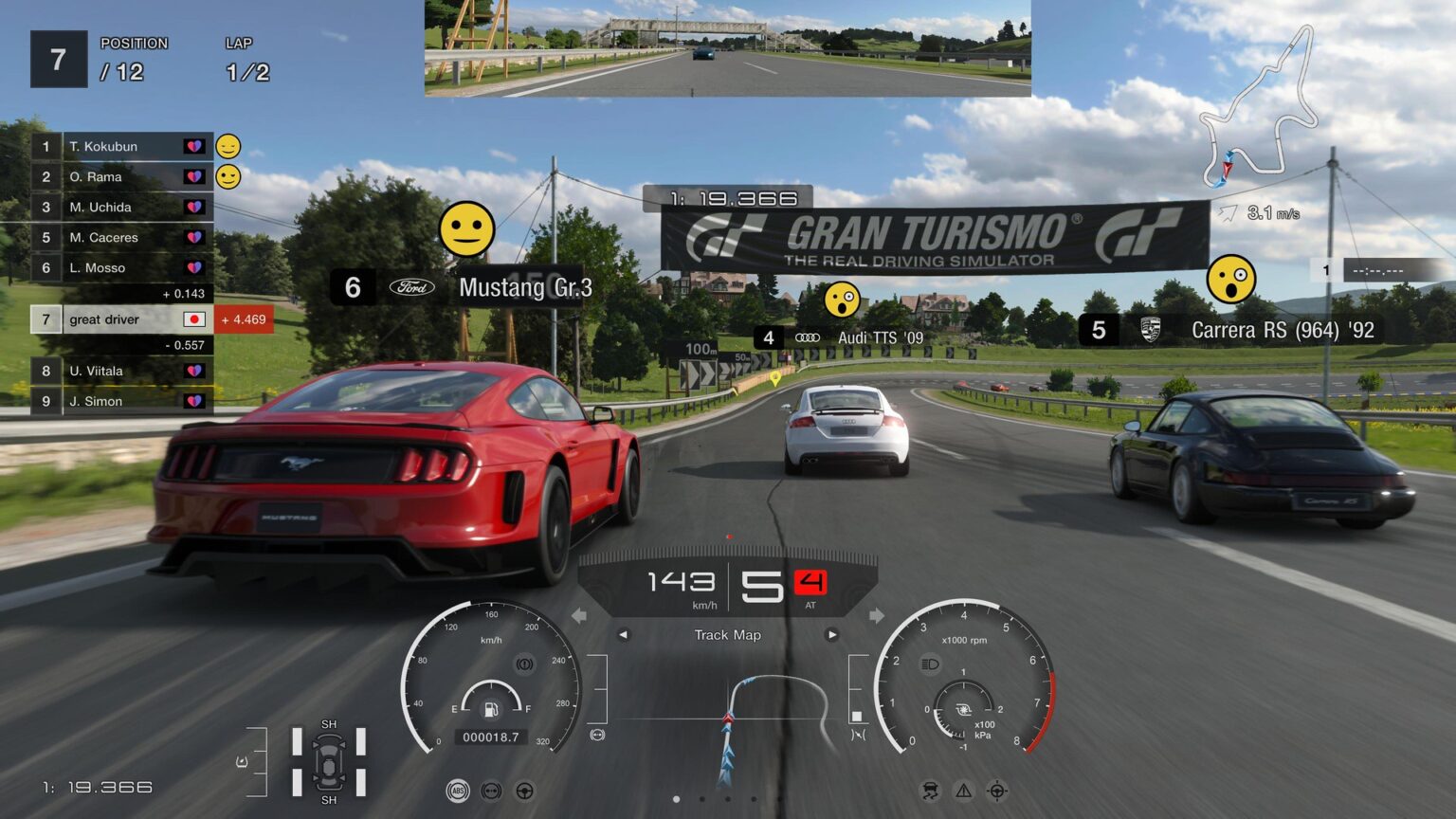Switch to the Track Map widget tab

(728, 635)
